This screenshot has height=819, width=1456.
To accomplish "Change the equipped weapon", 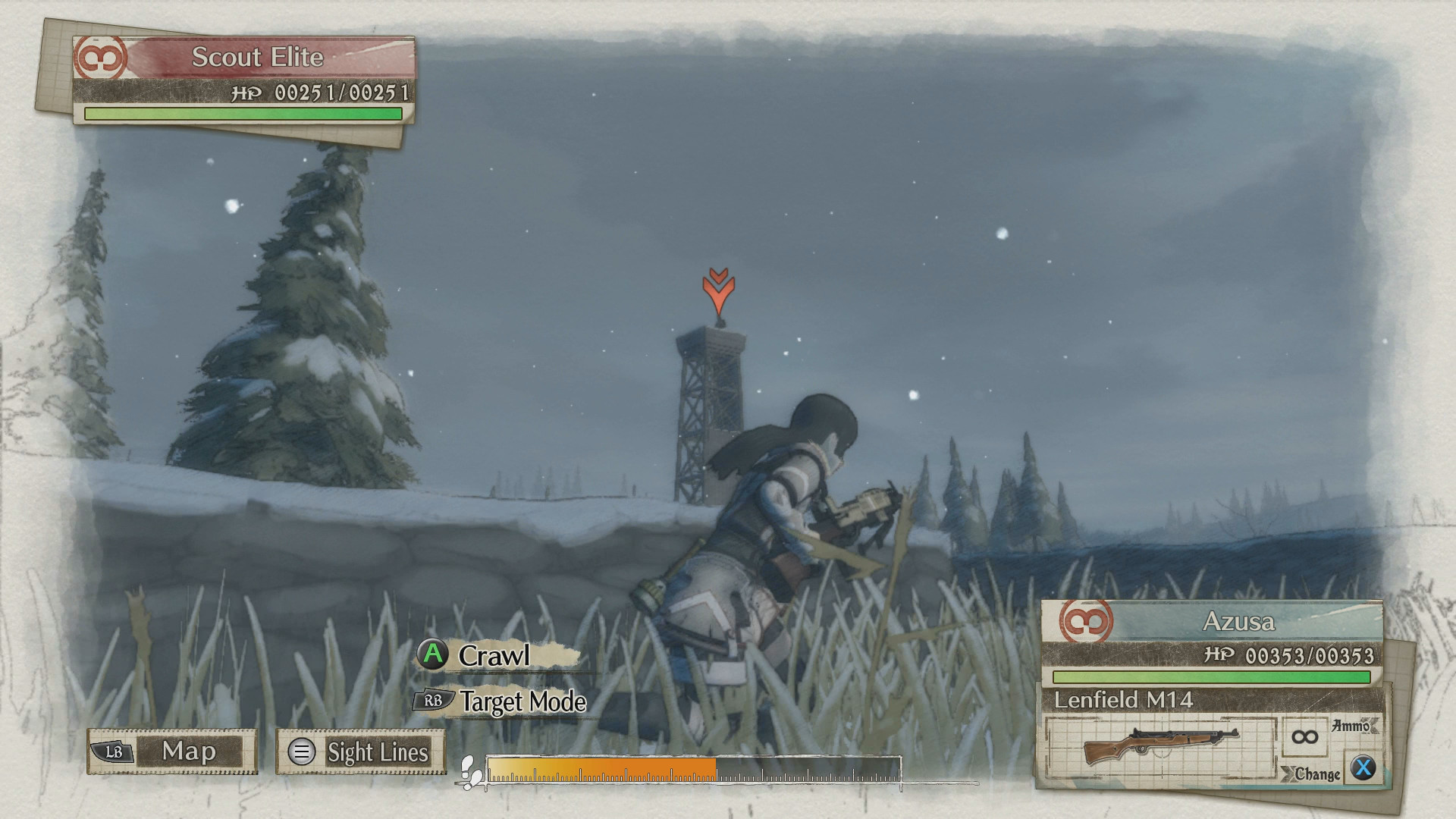I will (x=1362, y=768).
